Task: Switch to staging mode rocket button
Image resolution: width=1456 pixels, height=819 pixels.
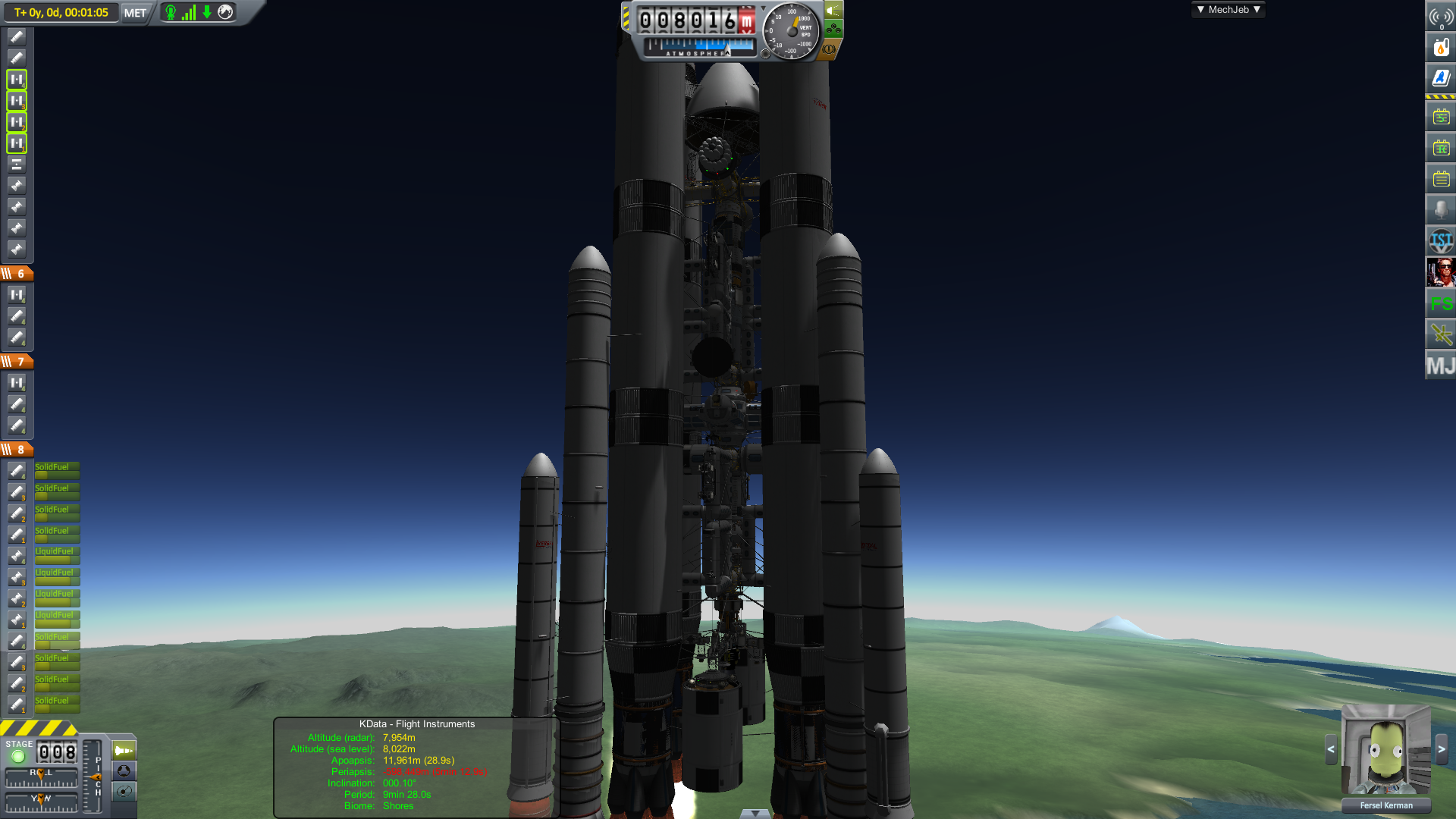Action: click(124, 751)
